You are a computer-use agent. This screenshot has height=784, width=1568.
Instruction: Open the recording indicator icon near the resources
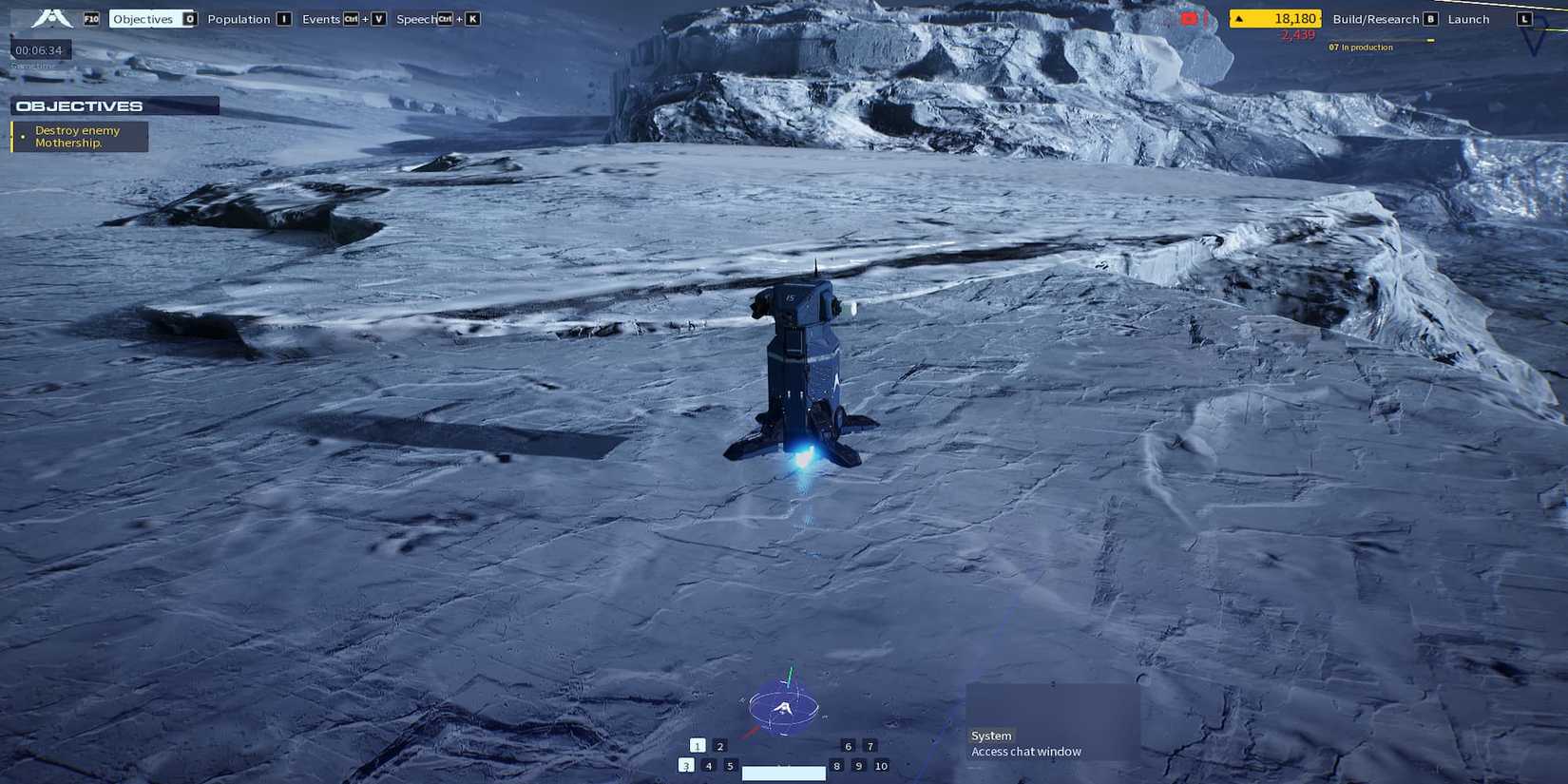point(1190,17)
